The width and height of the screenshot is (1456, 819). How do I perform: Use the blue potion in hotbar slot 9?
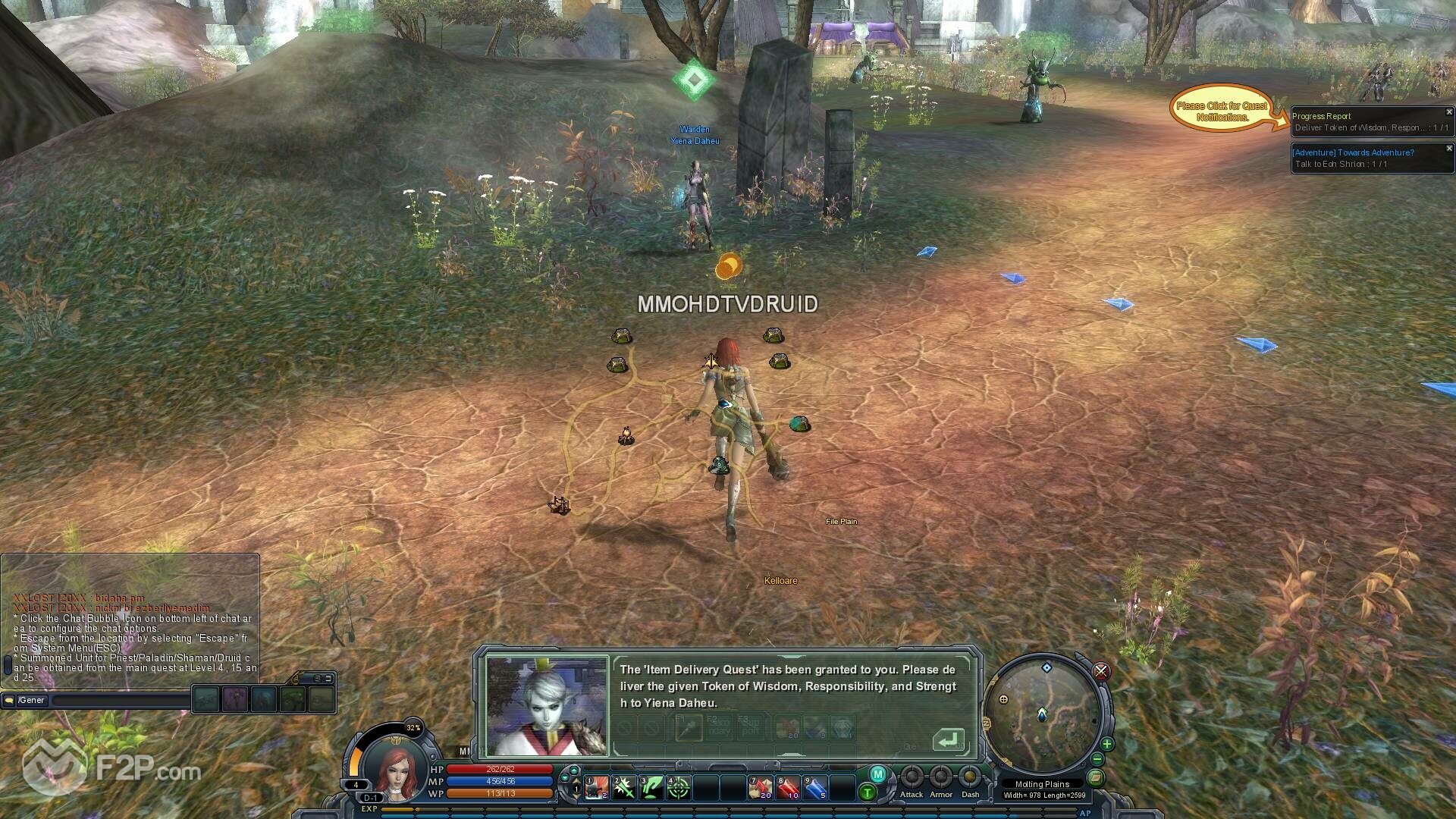pyautogui.click(x=815, y=788)
